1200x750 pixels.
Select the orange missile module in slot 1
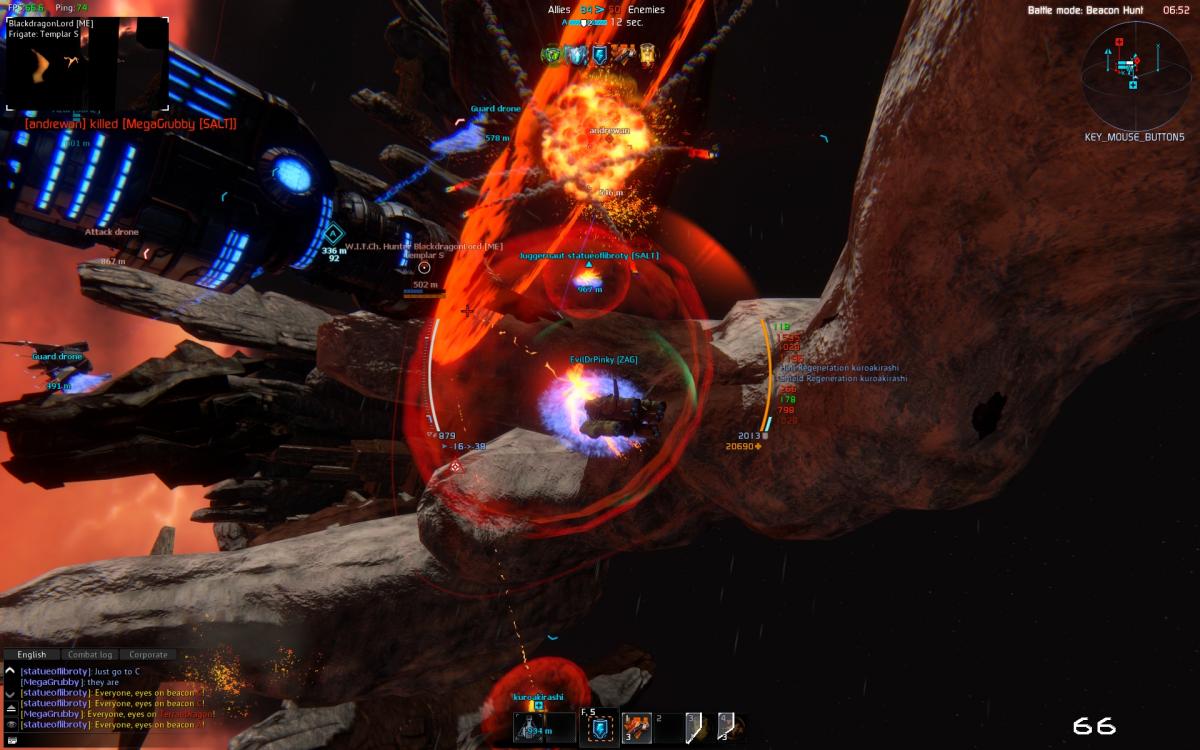637,729
